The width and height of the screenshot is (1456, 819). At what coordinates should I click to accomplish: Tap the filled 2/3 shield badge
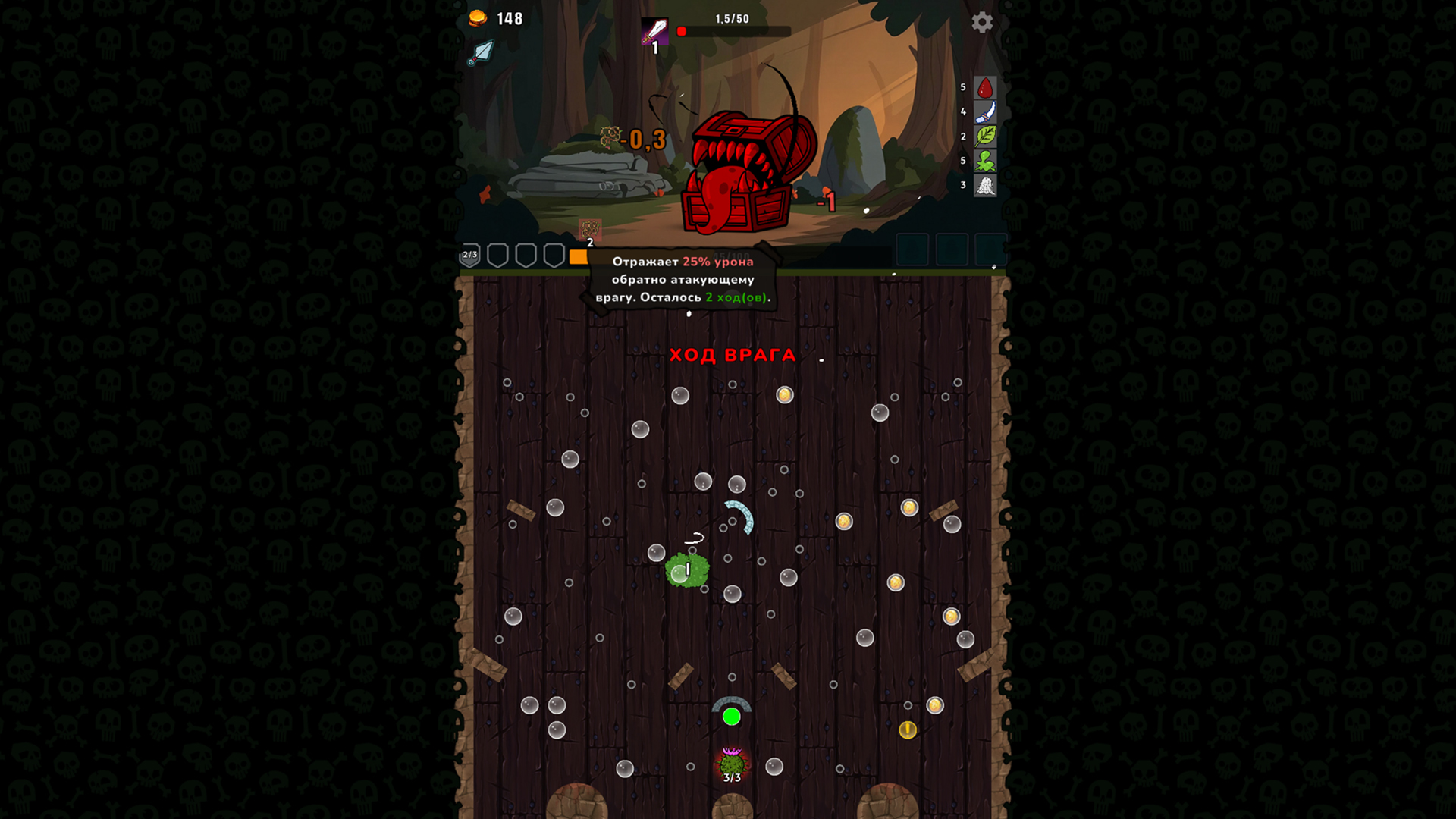[x=469, y=255]
